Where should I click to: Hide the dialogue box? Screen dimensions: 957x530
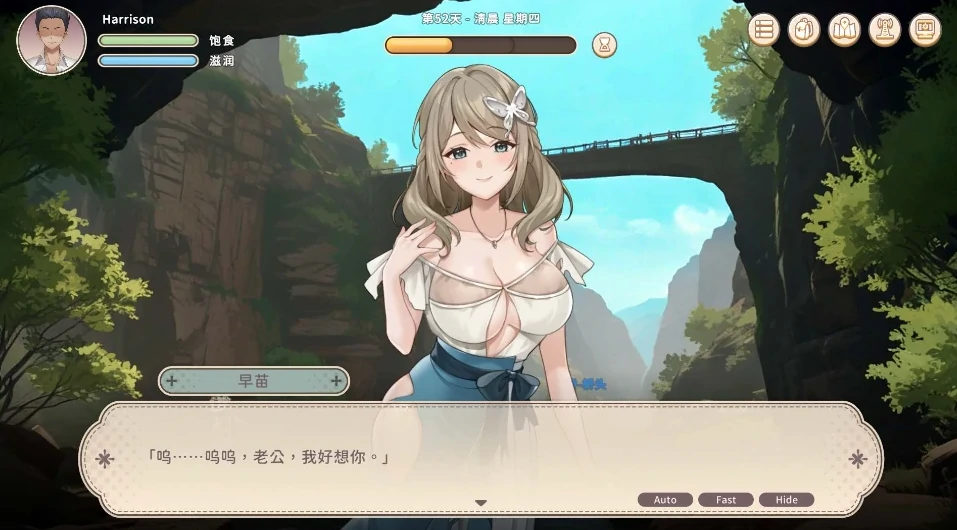pyautogui.click(x=786, y=500)
